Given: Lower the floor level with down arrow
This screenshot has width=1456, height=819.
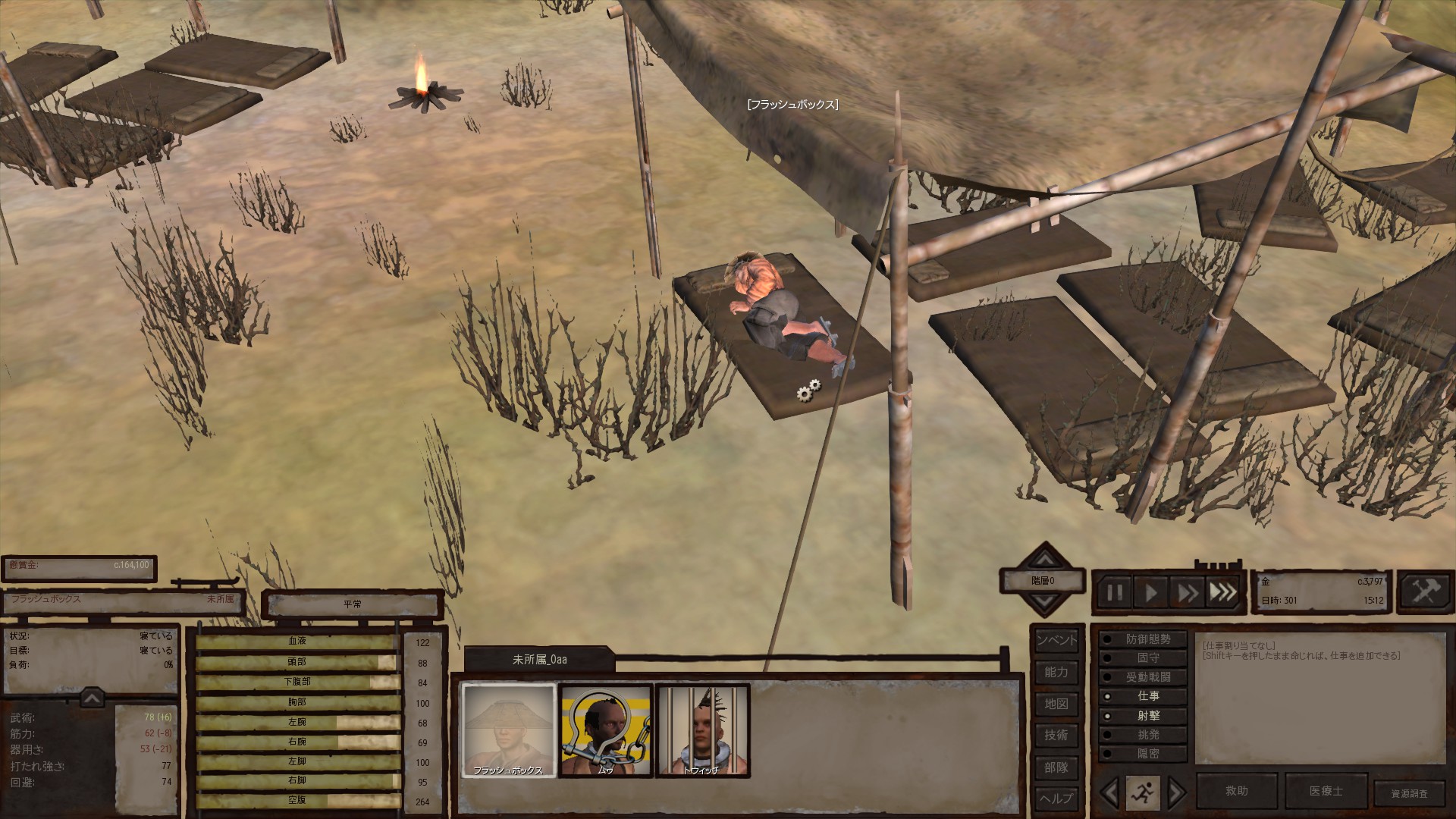Looking at the screenshot, I should 1044,603.
